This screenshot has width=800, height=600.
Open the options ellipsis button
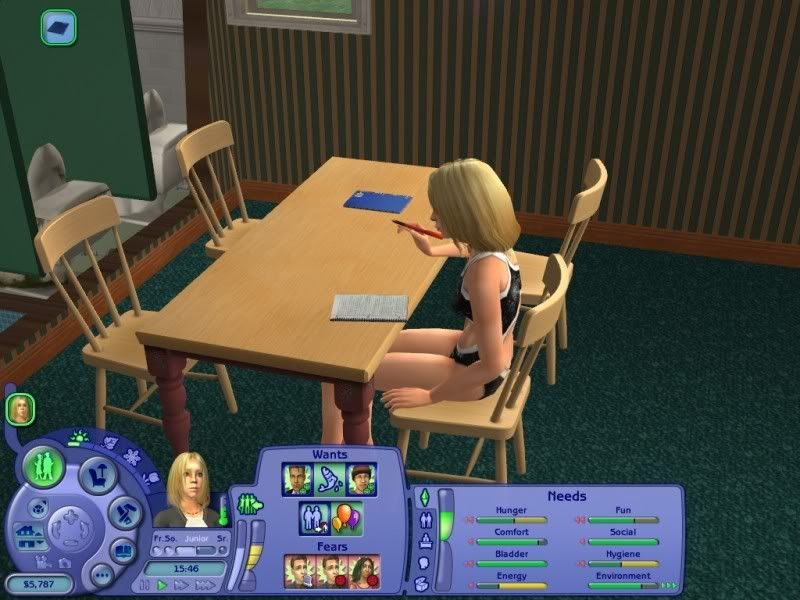100,575
